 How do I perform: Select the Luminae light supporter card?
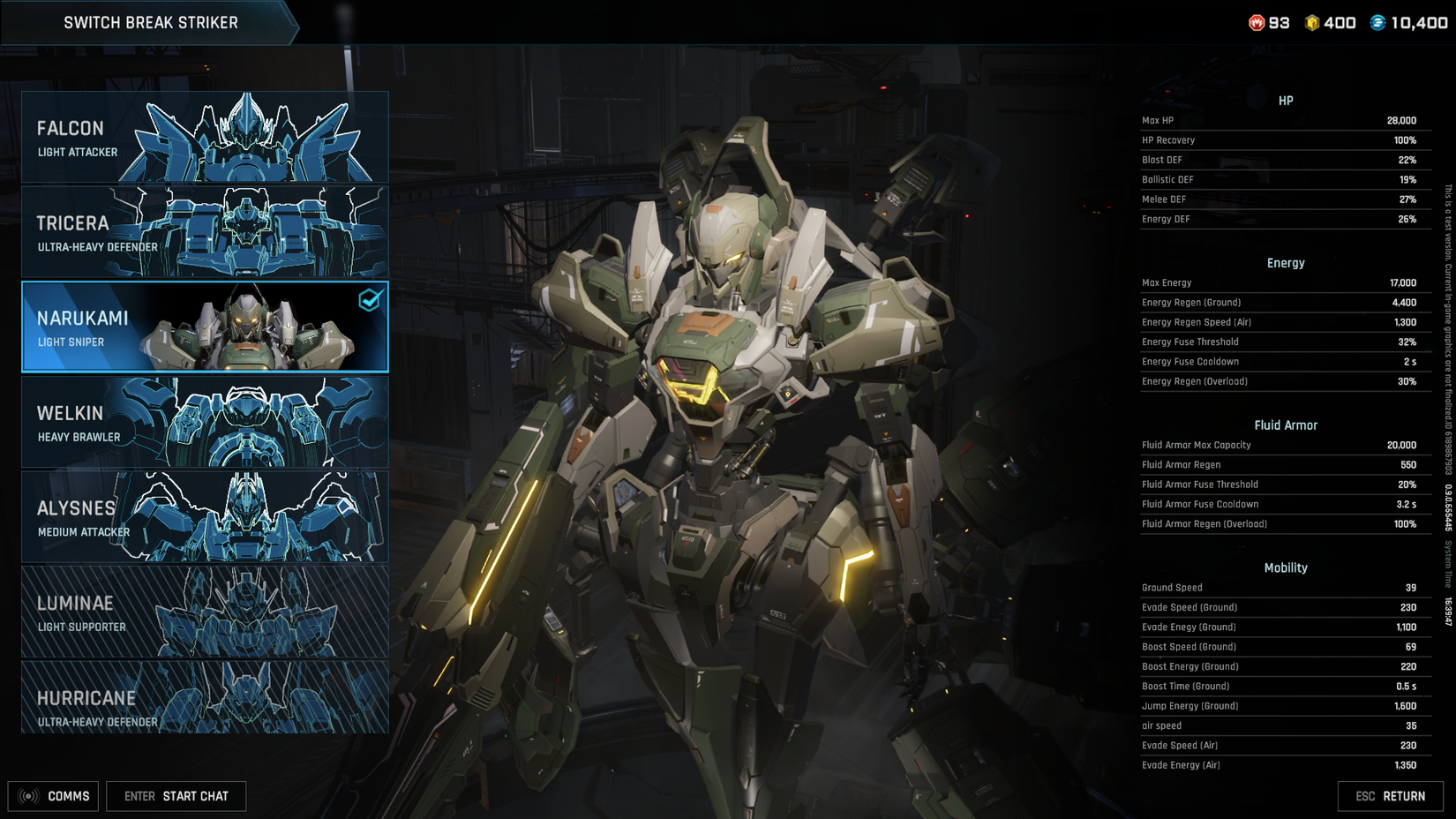(205, 612)
